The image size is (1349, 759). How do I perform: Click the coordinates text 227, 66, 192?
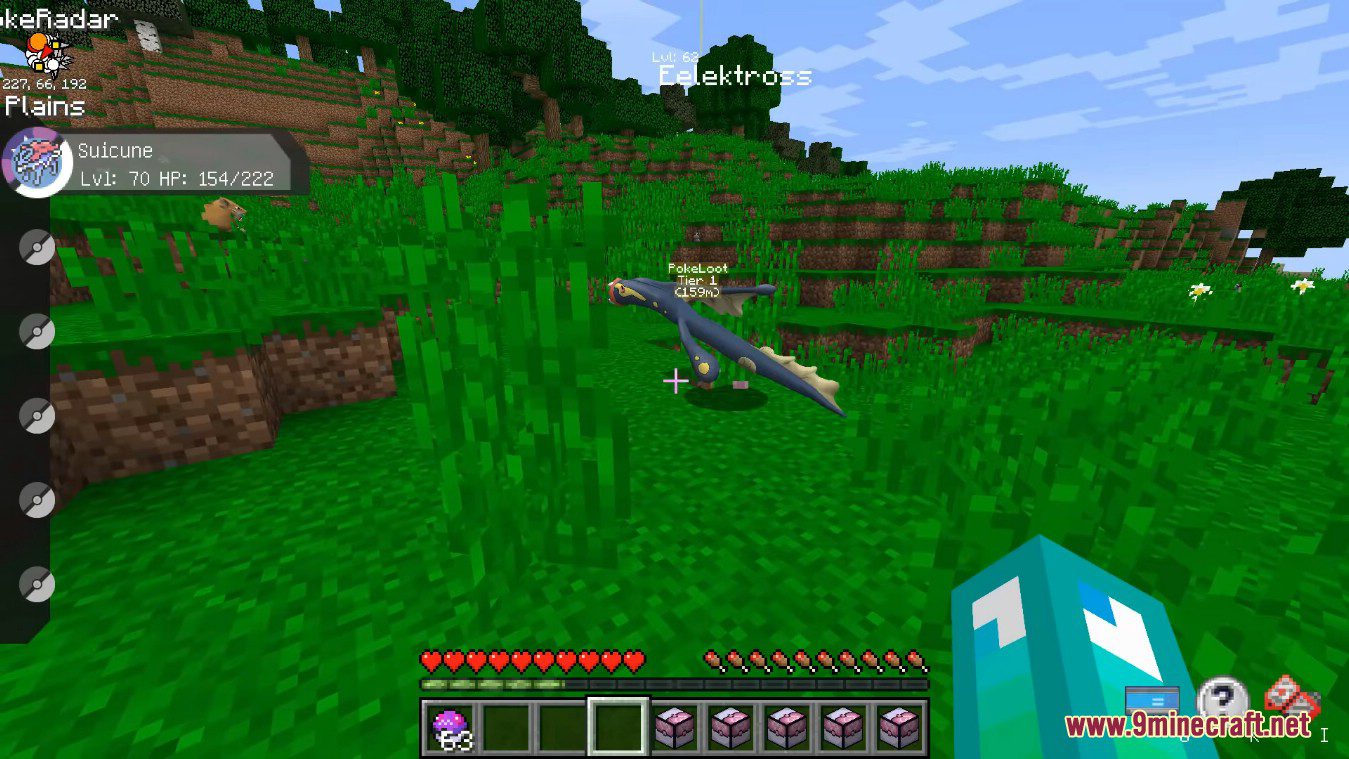click(x=44, y=84)
